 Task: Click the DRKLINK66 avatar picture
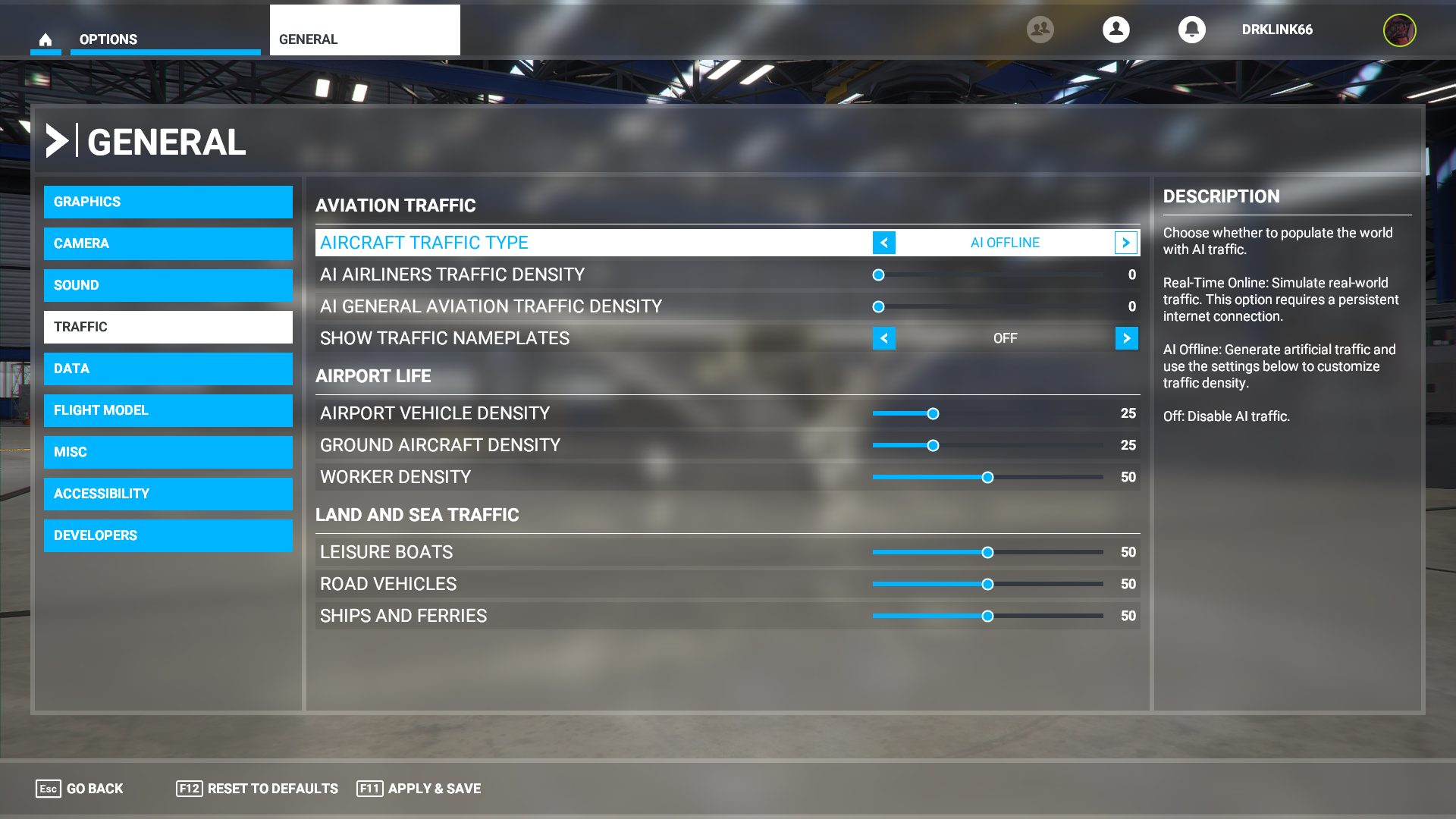(1400, 30)
